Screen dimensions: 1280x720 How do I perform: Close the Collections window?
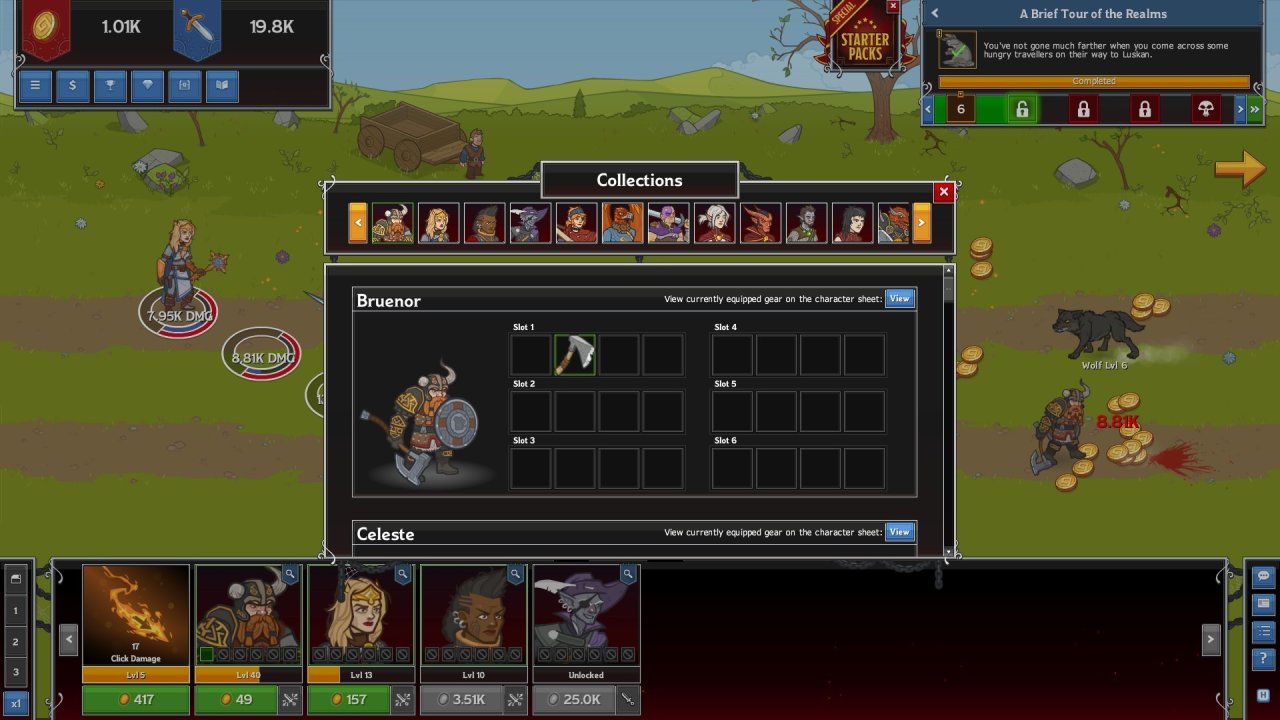[943, 192]
